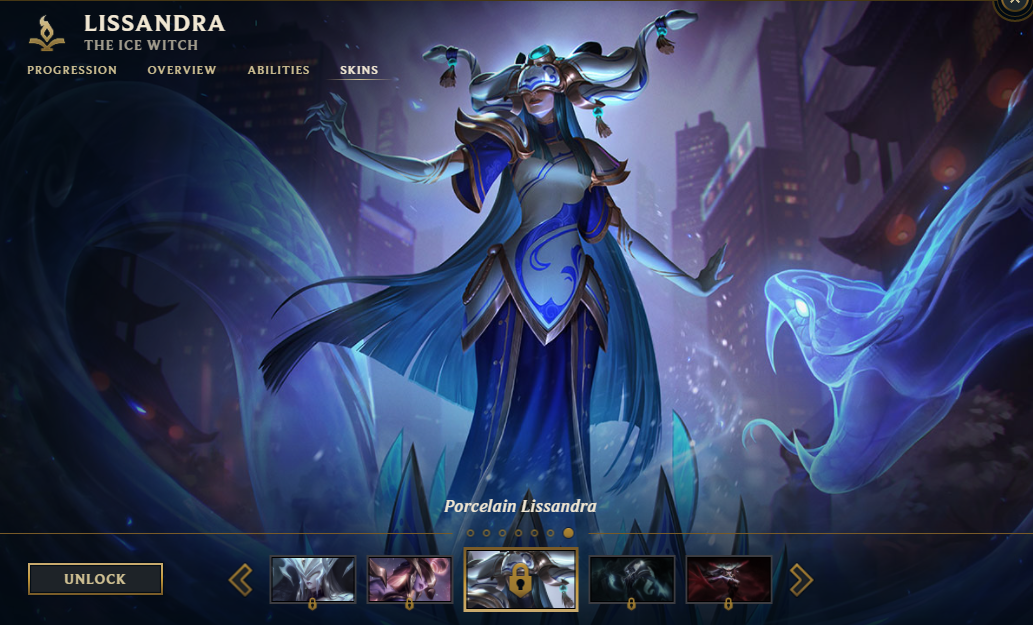Switch to the Progression tab
The image size is (1033, 625).
72,70
